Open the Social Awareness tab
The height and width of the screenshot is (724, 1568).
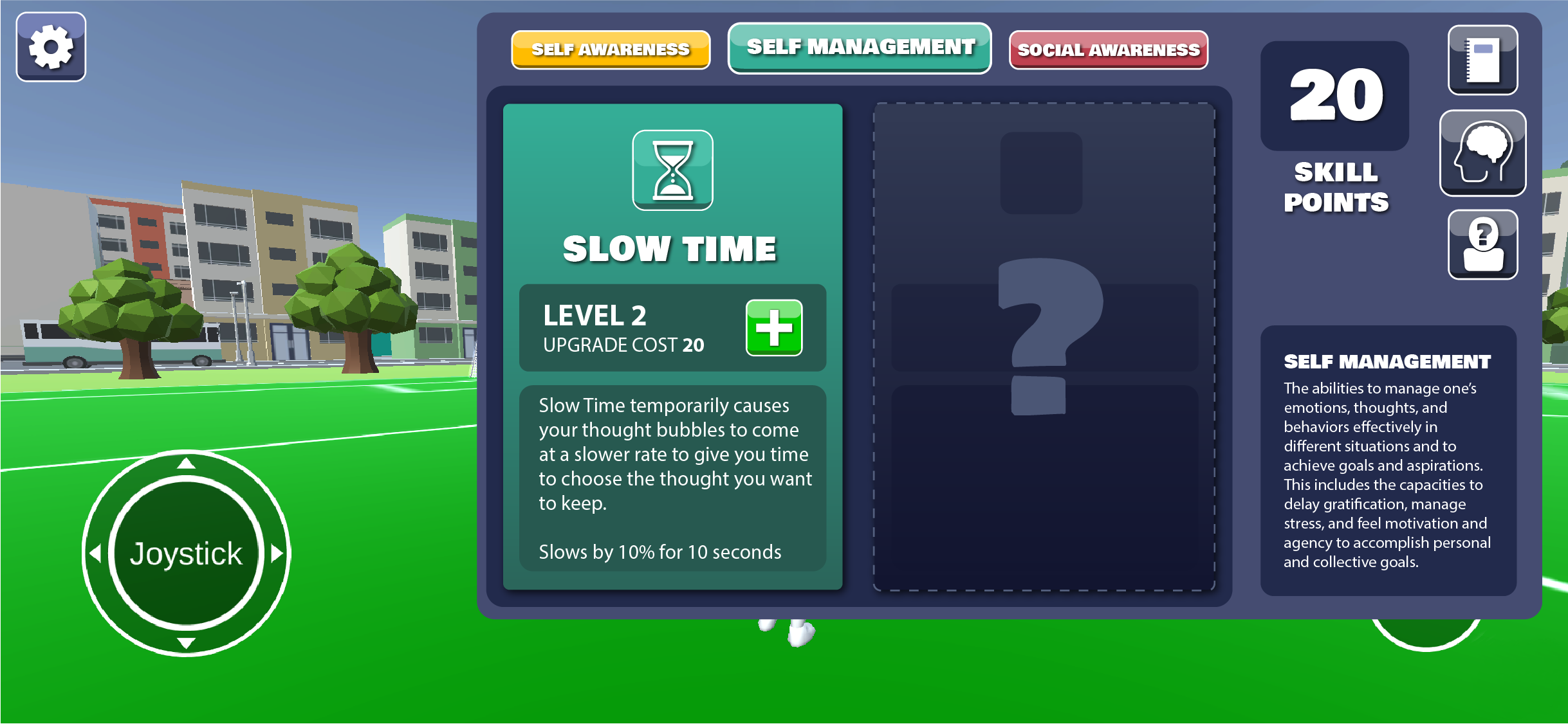[1108, 50]
